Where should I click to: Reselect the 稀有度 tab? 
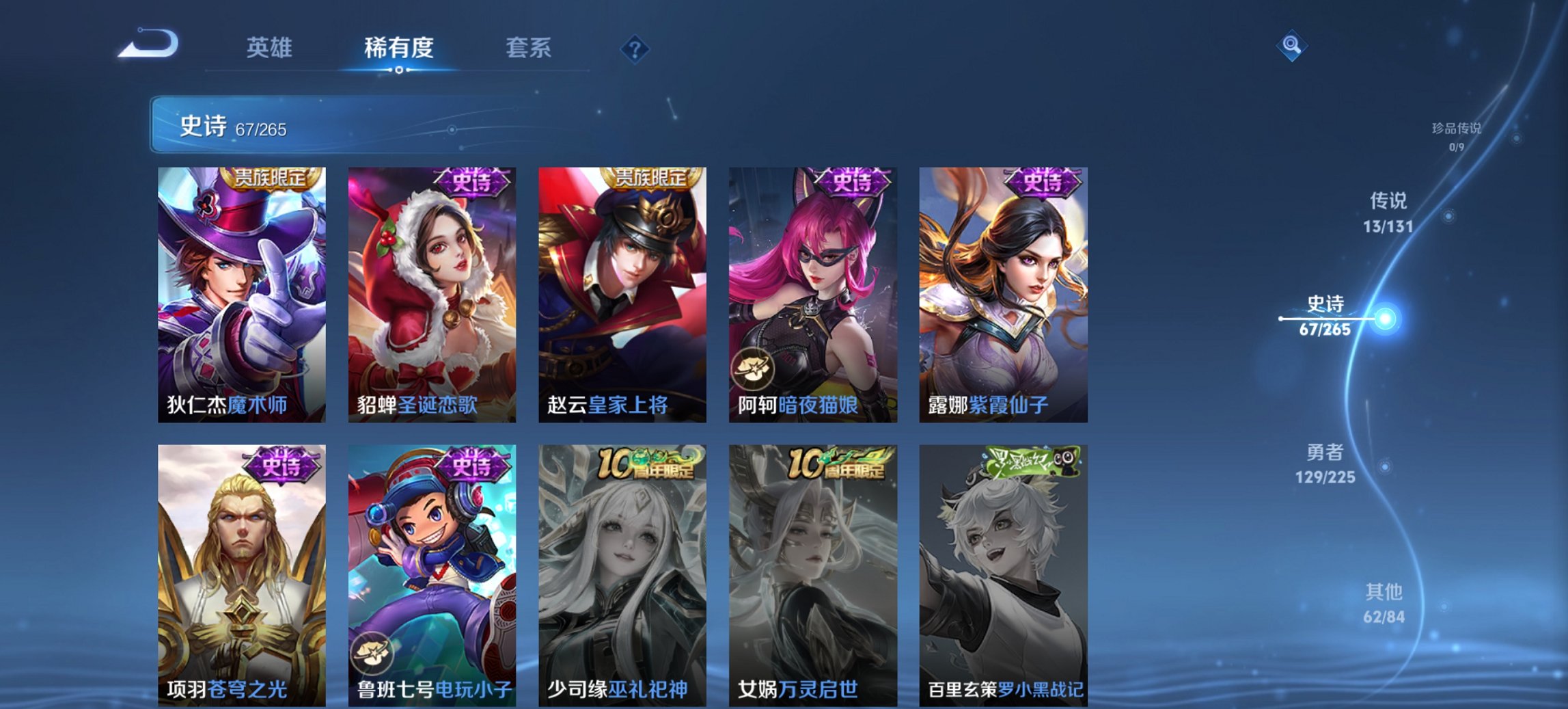coord(398,49)
